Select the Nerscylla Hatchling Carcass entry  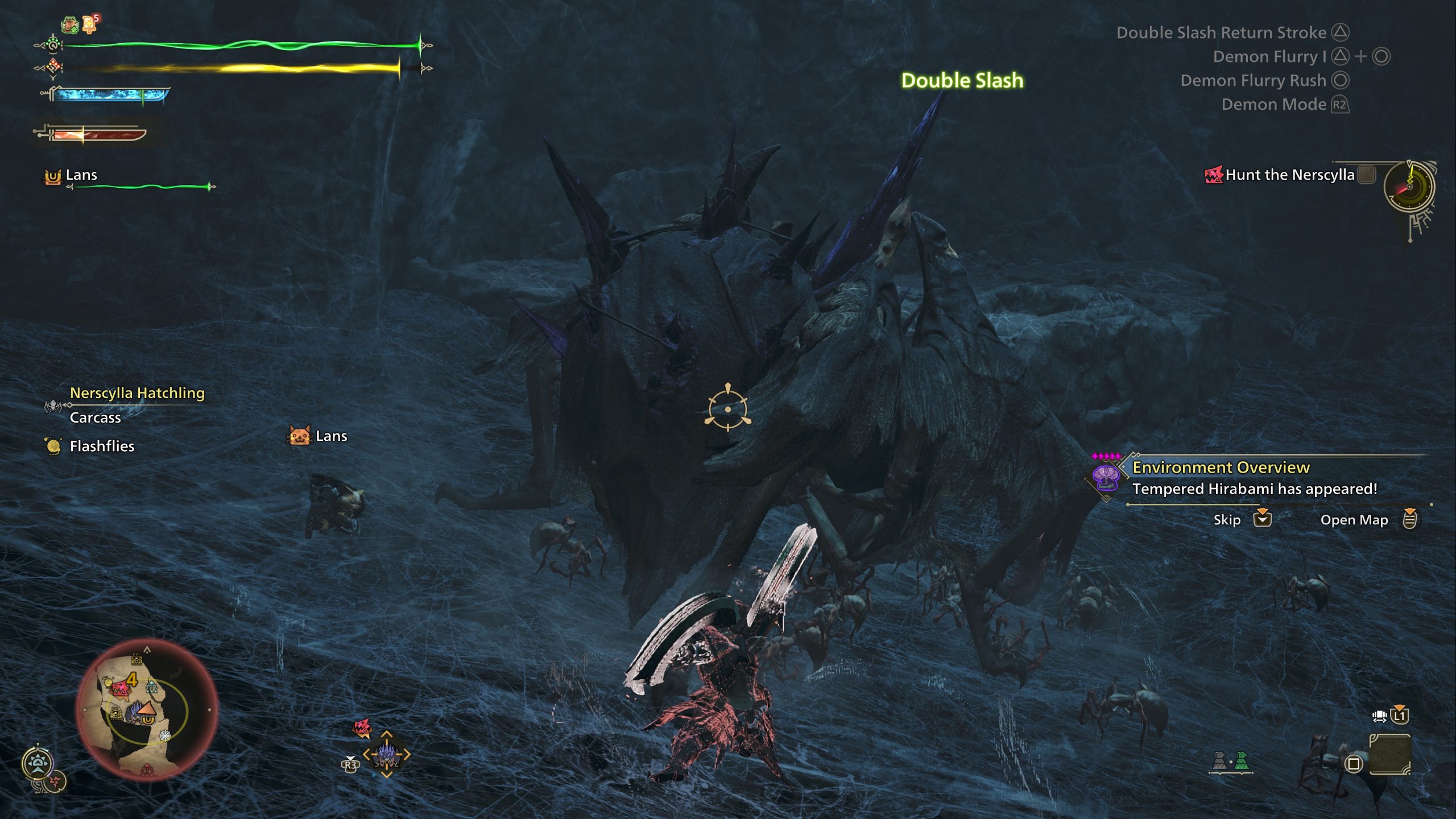coord(136,405)
